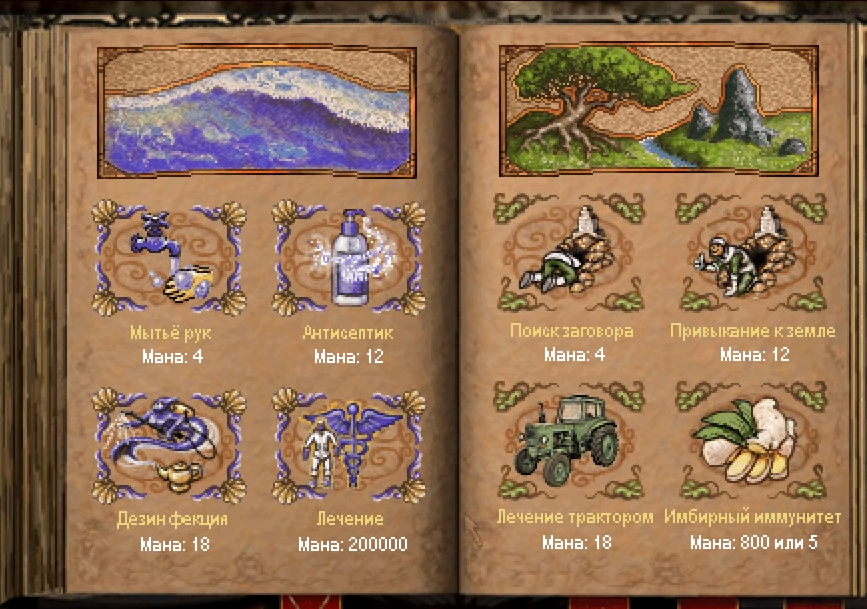Click the tree and rocks earth-school banner
The image size is (867, 609).
(659, 102)
